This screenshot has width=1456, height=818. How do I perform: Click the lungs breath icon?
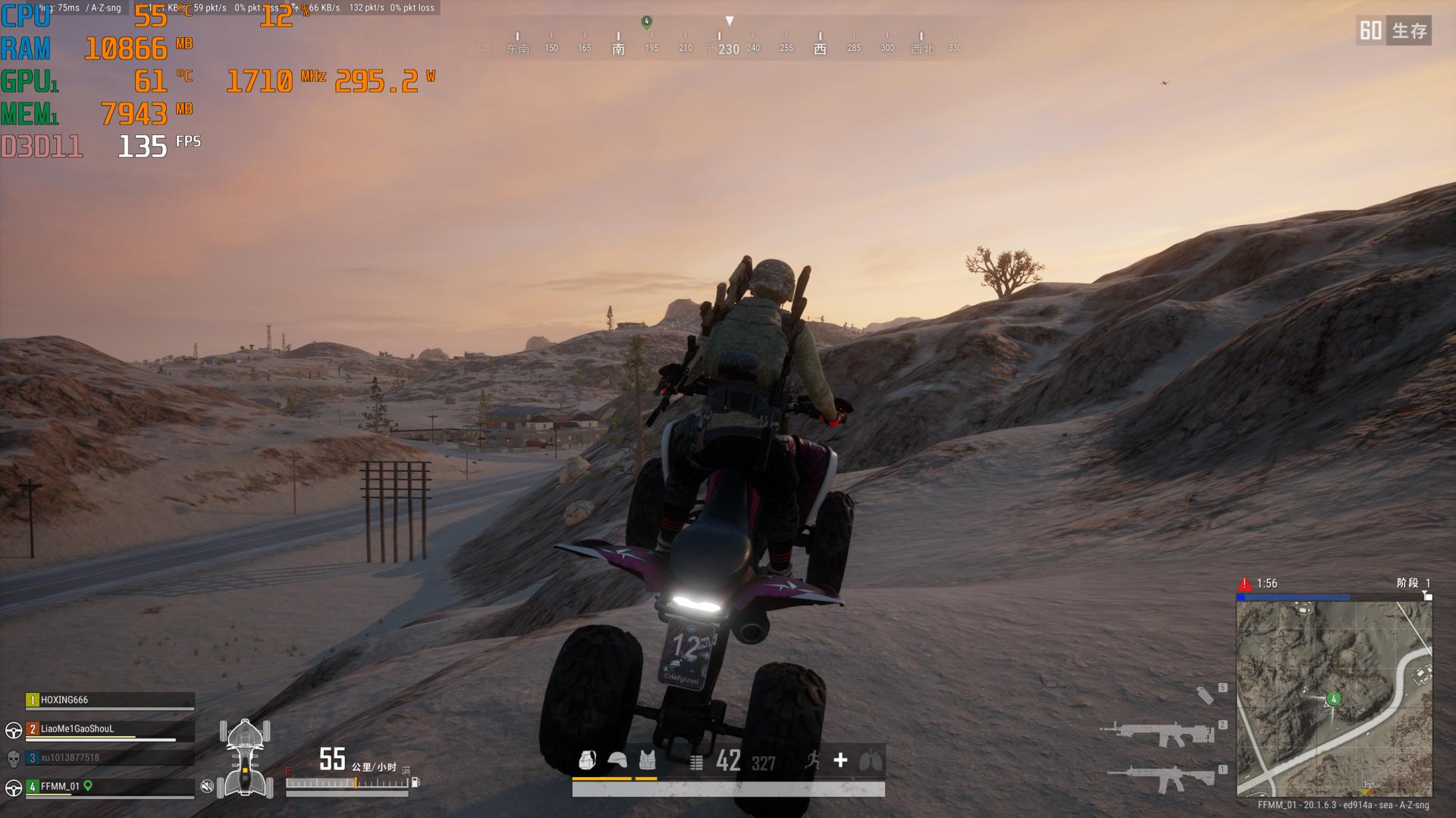coord(870,760)
